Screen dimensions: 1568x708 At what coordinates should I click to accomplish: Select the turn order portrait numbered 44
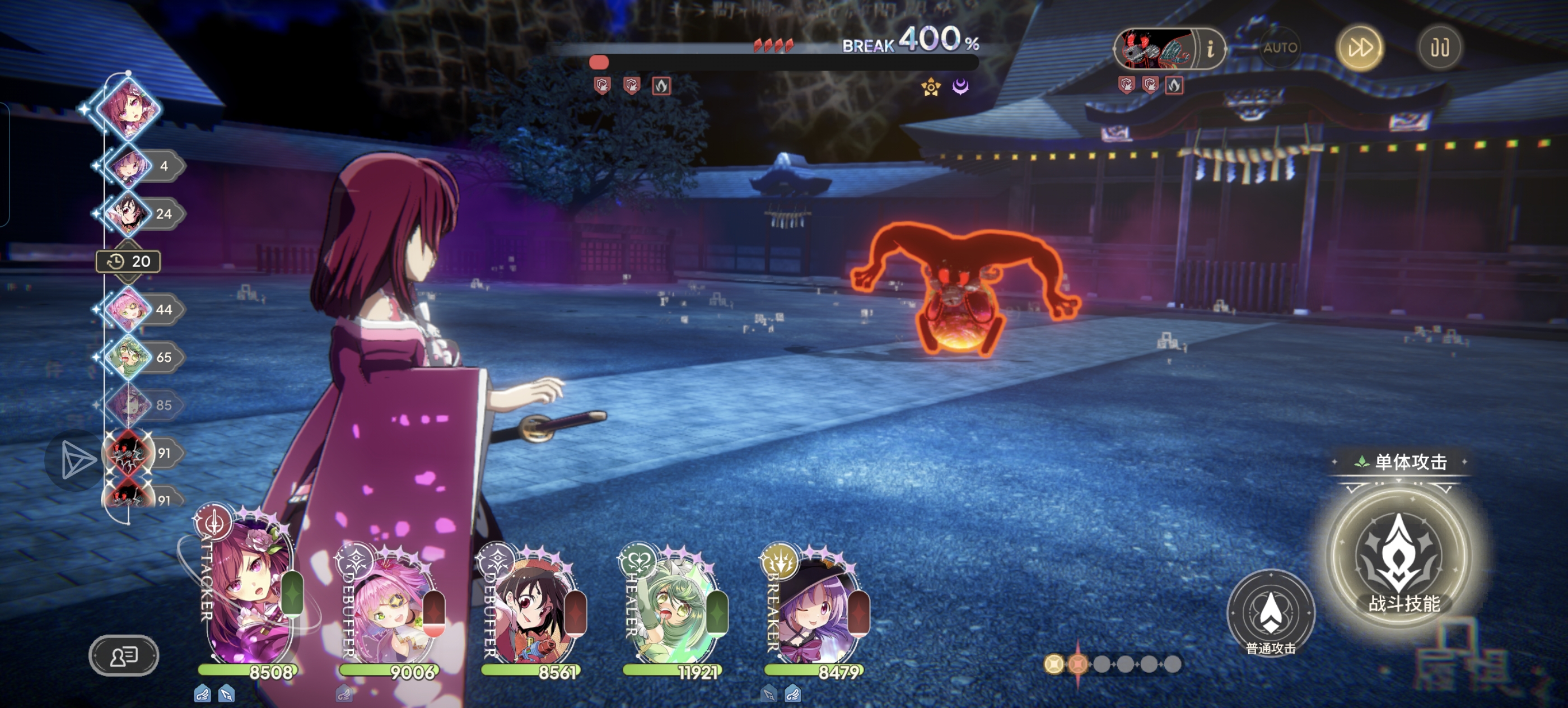(x=128, y=309)
